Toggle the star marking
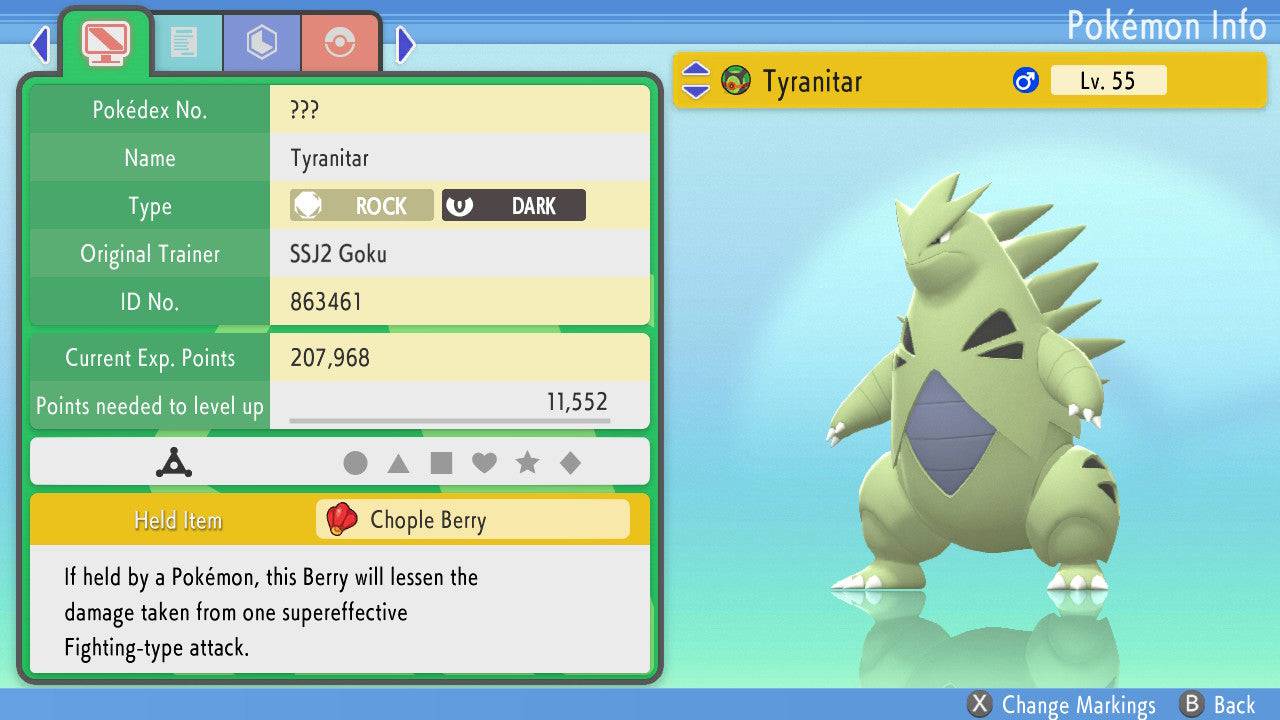 click(x=527, y=463)
